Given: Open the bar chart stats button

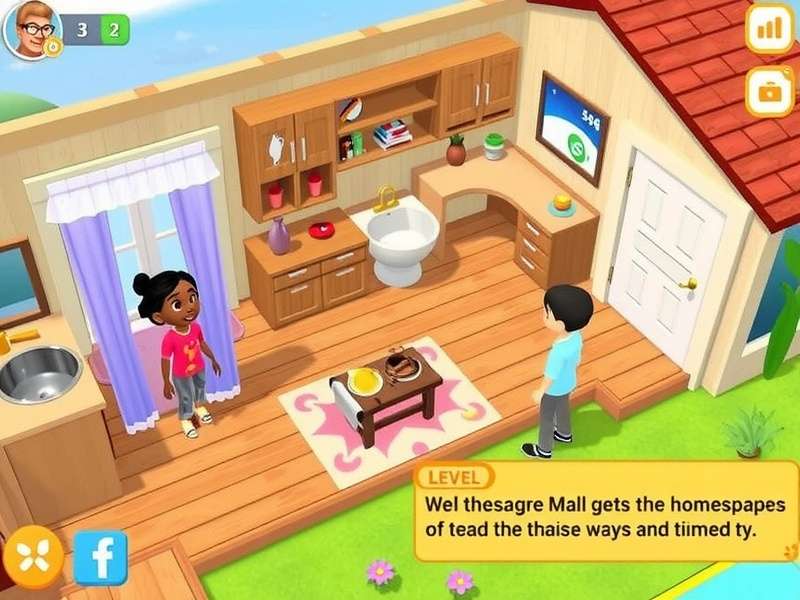Looking at the screenshot, I should [769, 29].
